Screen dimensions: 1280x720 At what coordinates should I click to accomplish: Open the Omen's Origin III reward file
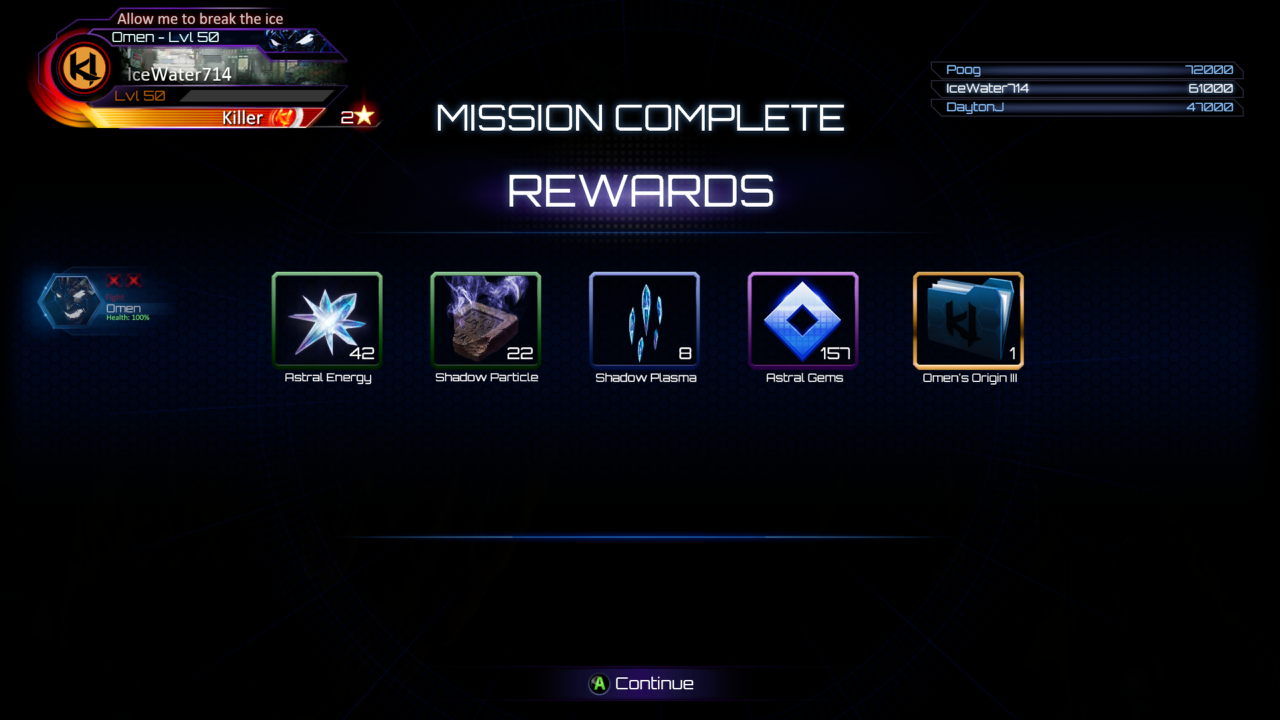pos(968,320)
